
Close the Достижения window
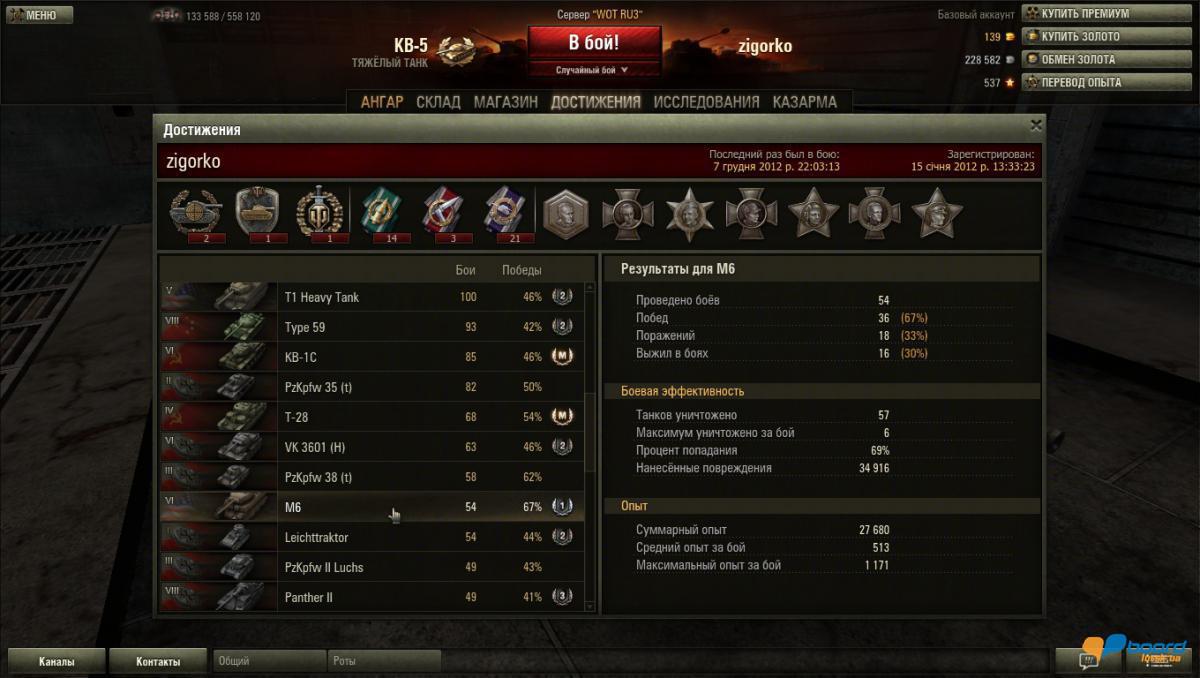pyautogui.click(x=1036, y=125)
